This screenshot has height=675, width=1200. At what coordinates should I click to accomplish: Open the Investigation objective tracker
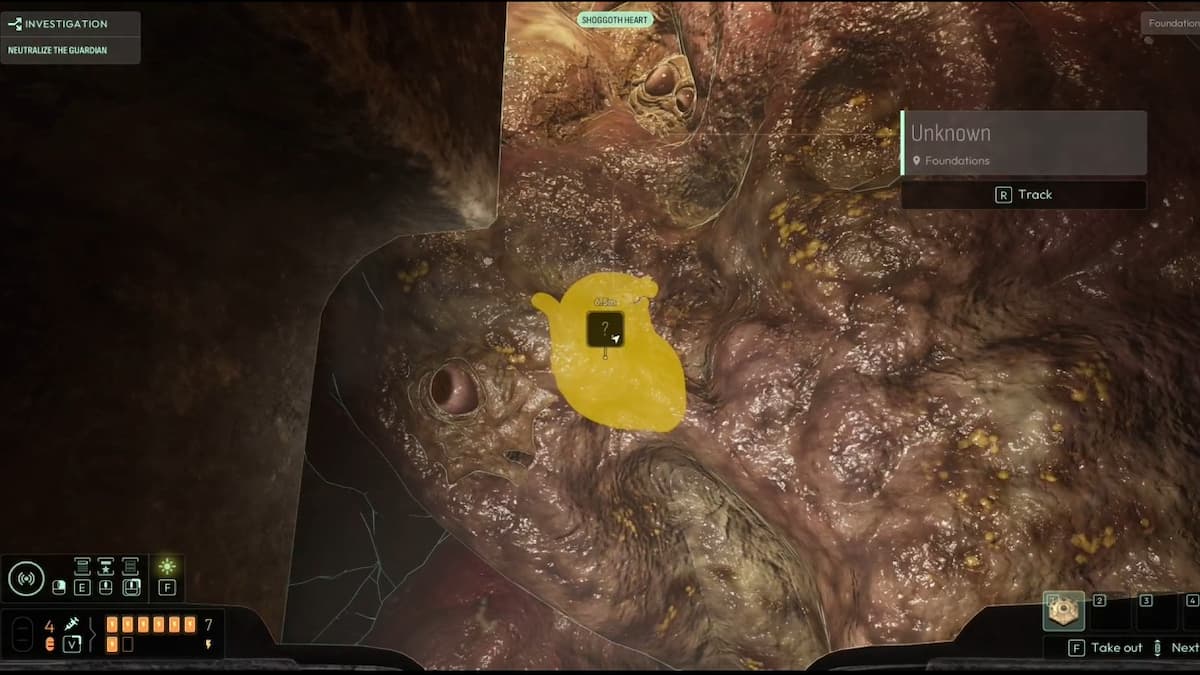70,24
